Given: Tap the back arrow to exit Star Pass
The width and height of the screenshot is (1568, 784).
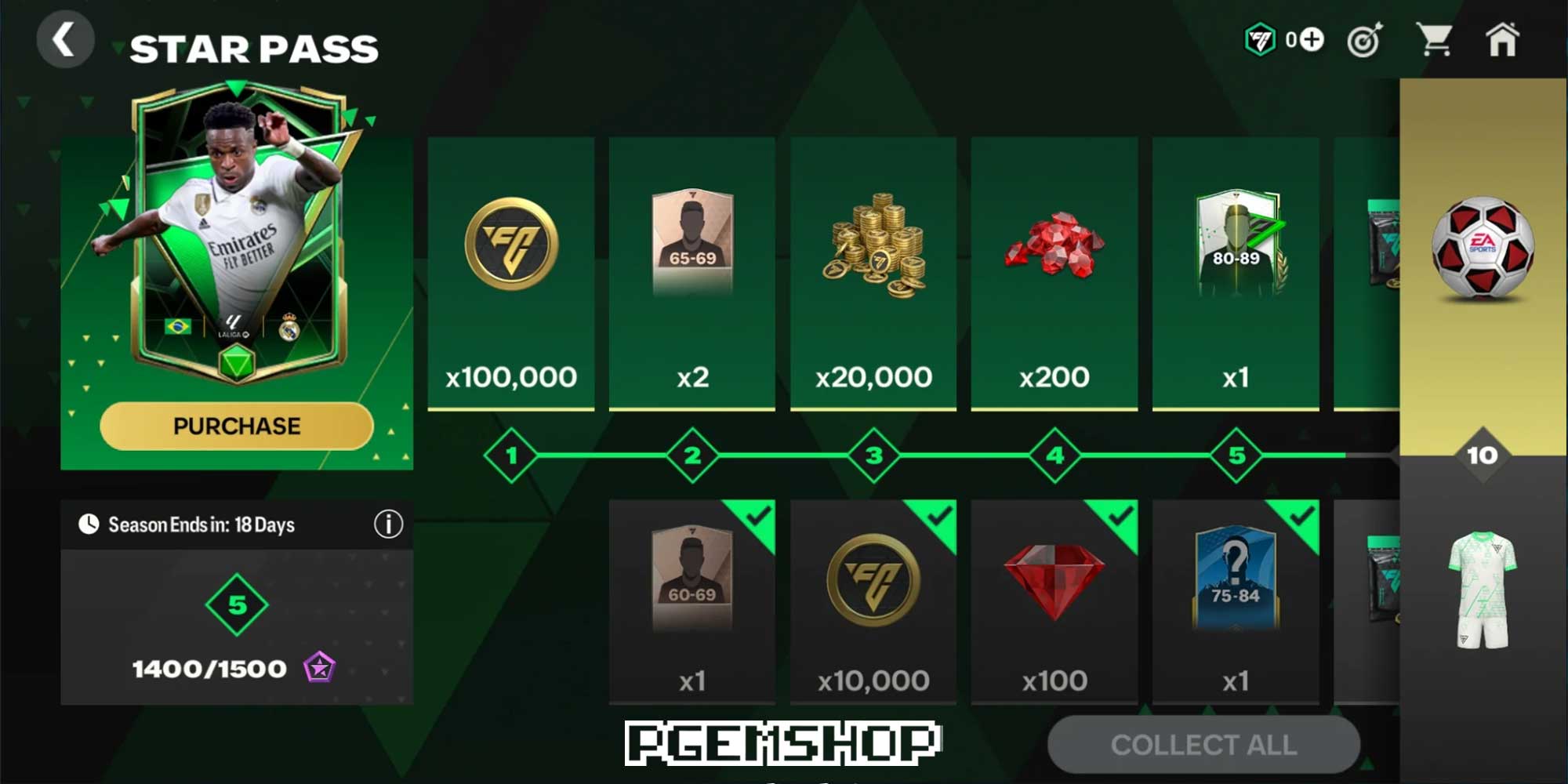Looking at the screenshot, I should coord(66,39).
